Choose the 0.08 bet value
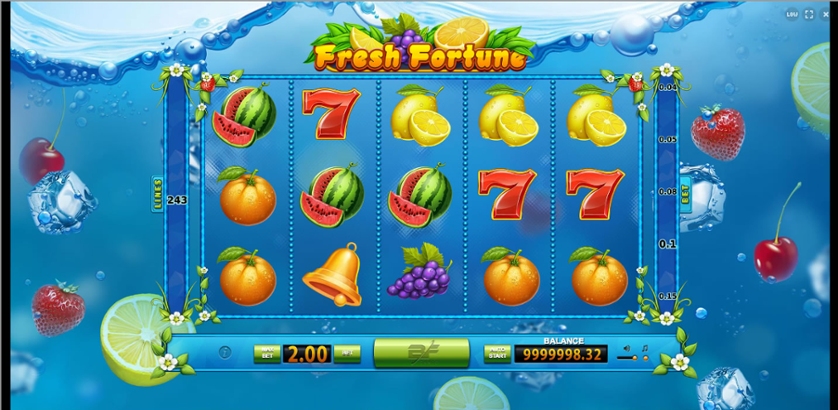Screen dimensions: 838x410 point(668,190)
